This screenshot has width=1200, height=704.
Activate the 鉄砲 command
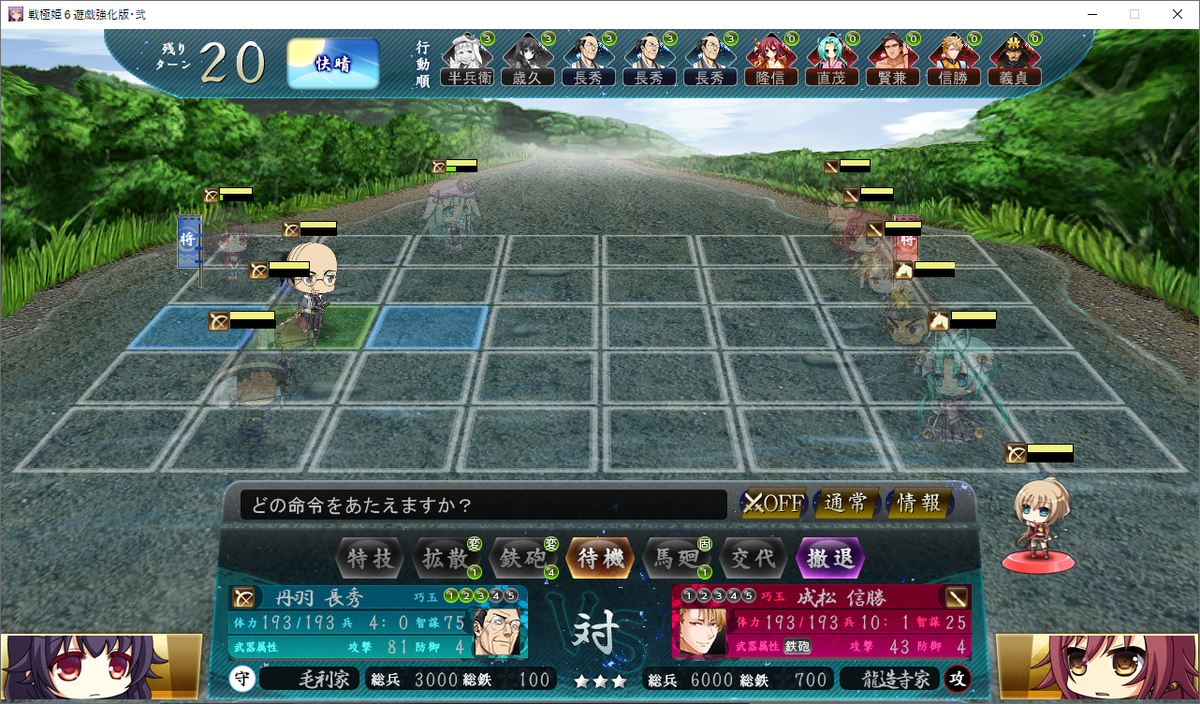[x=523, y=558]
